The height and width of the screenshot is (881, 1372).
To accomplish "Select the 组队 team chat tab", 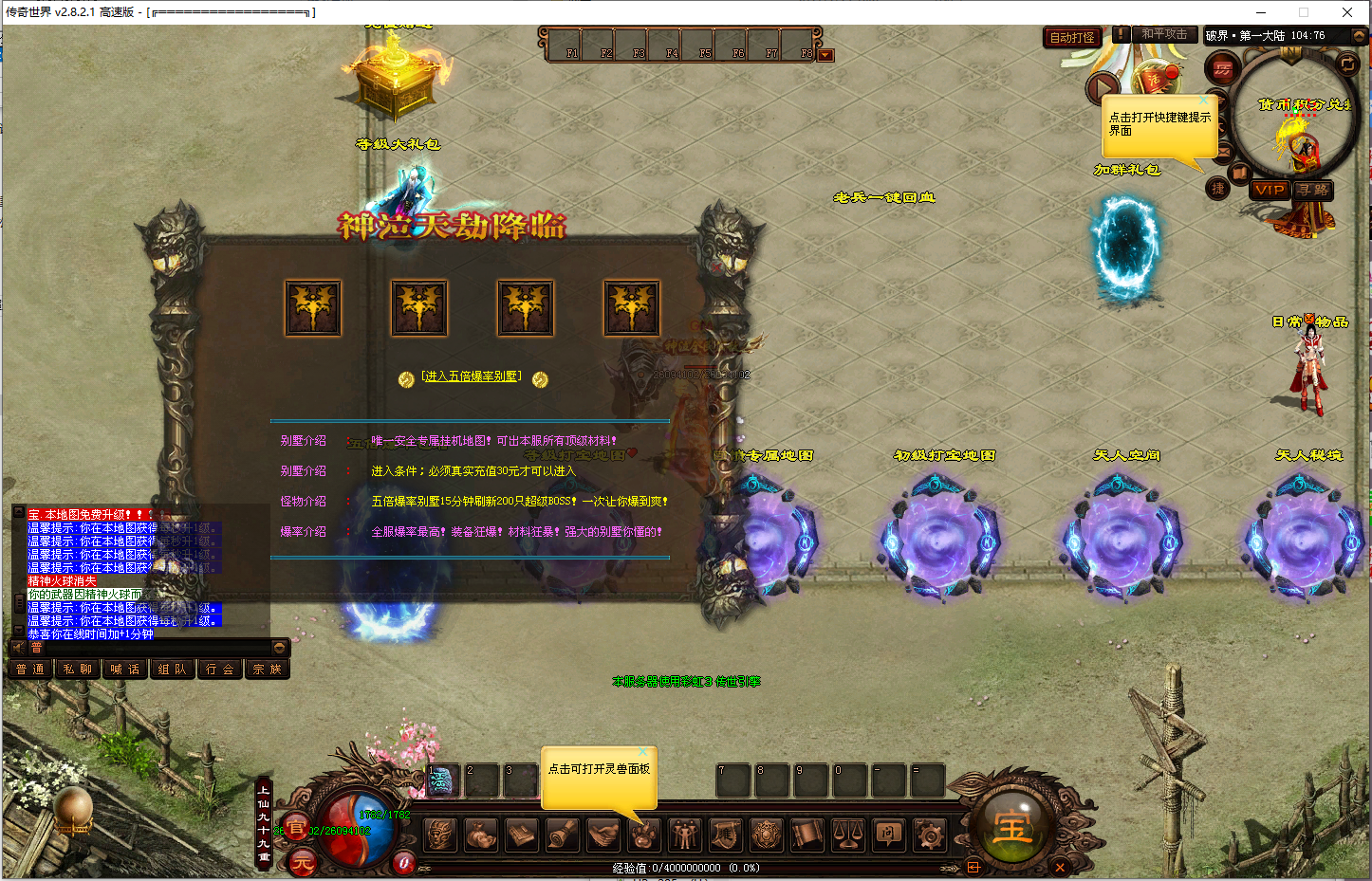I will [173, 670].
